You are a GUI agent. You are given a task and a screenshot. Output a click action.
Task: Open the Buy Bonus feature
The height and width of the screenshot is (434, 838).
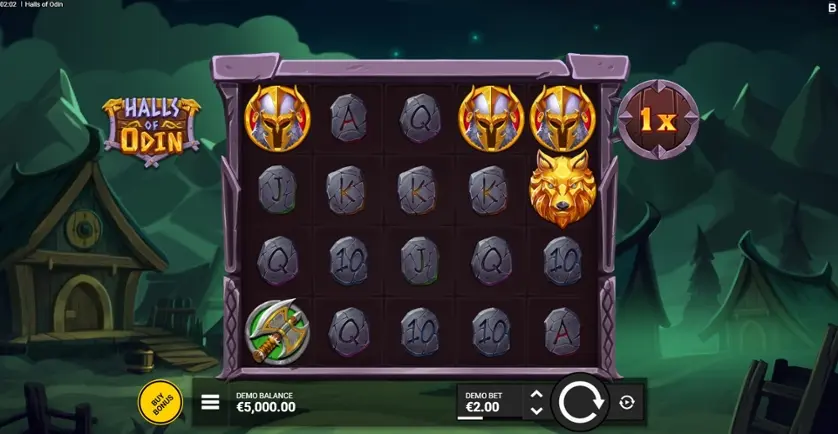pos(160,401)
